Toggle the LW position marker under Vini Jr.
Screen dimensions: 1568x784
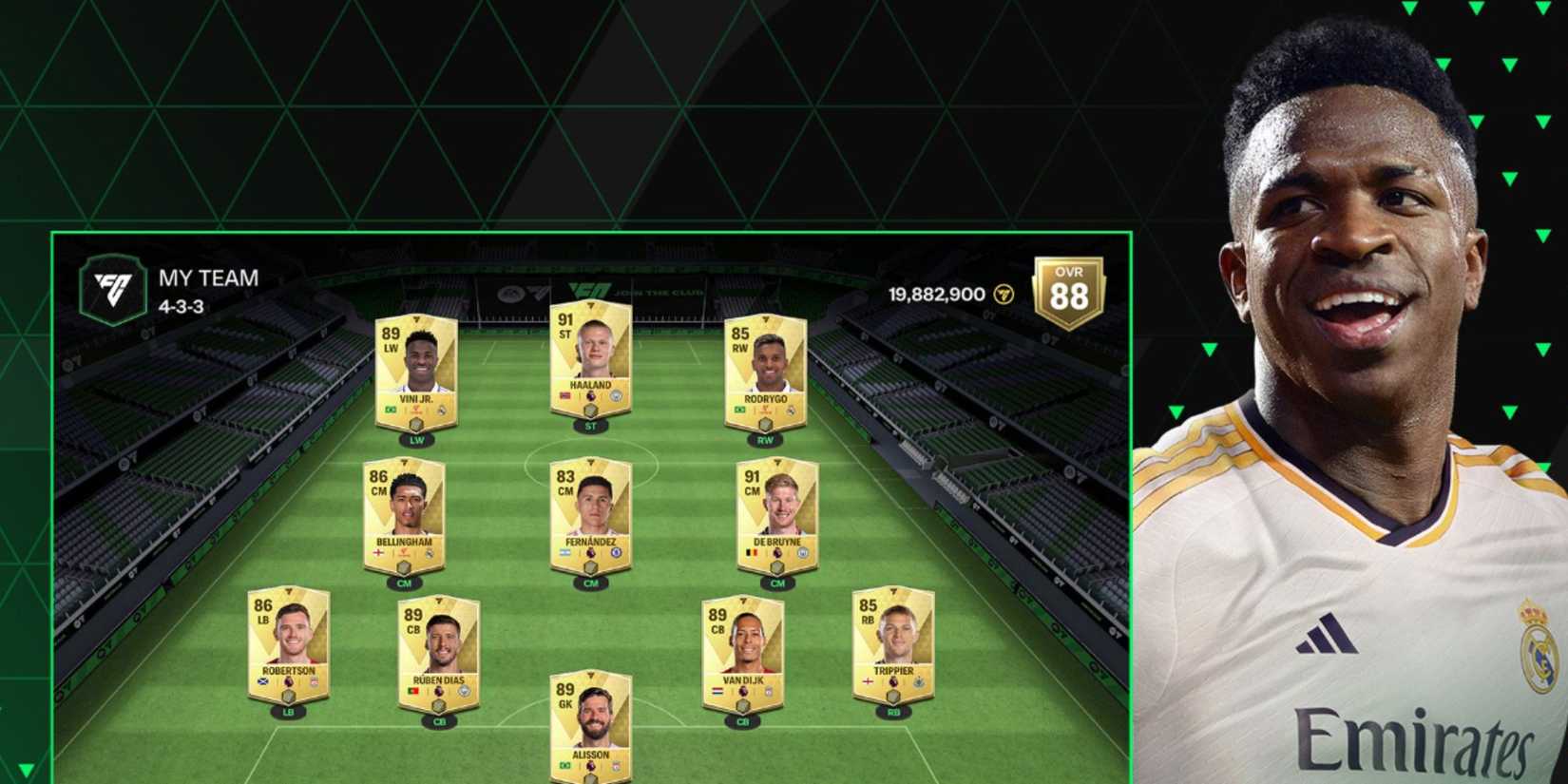coord(416,441)
